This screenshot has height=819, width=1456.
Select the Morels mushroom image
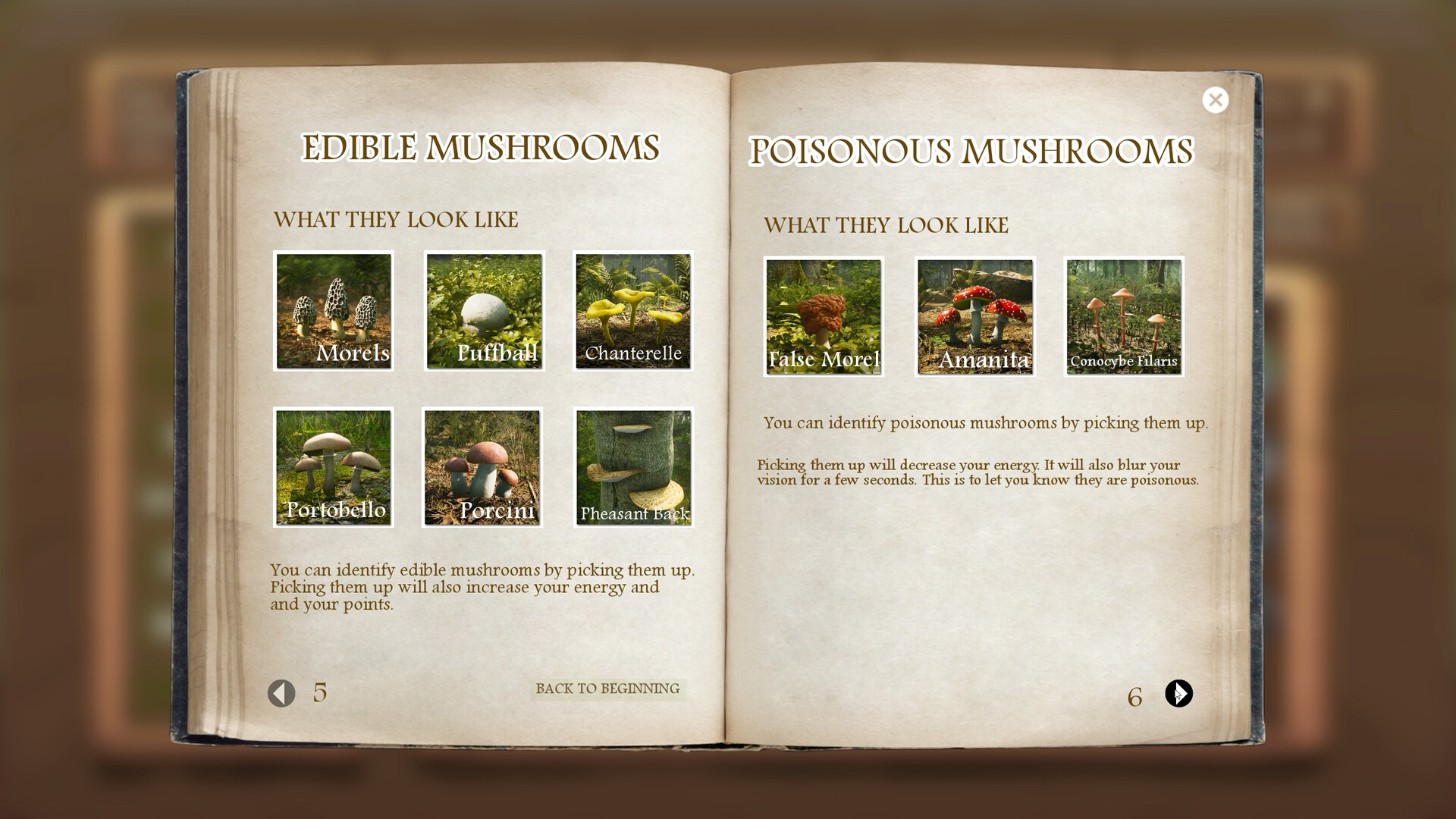[333, 311]
